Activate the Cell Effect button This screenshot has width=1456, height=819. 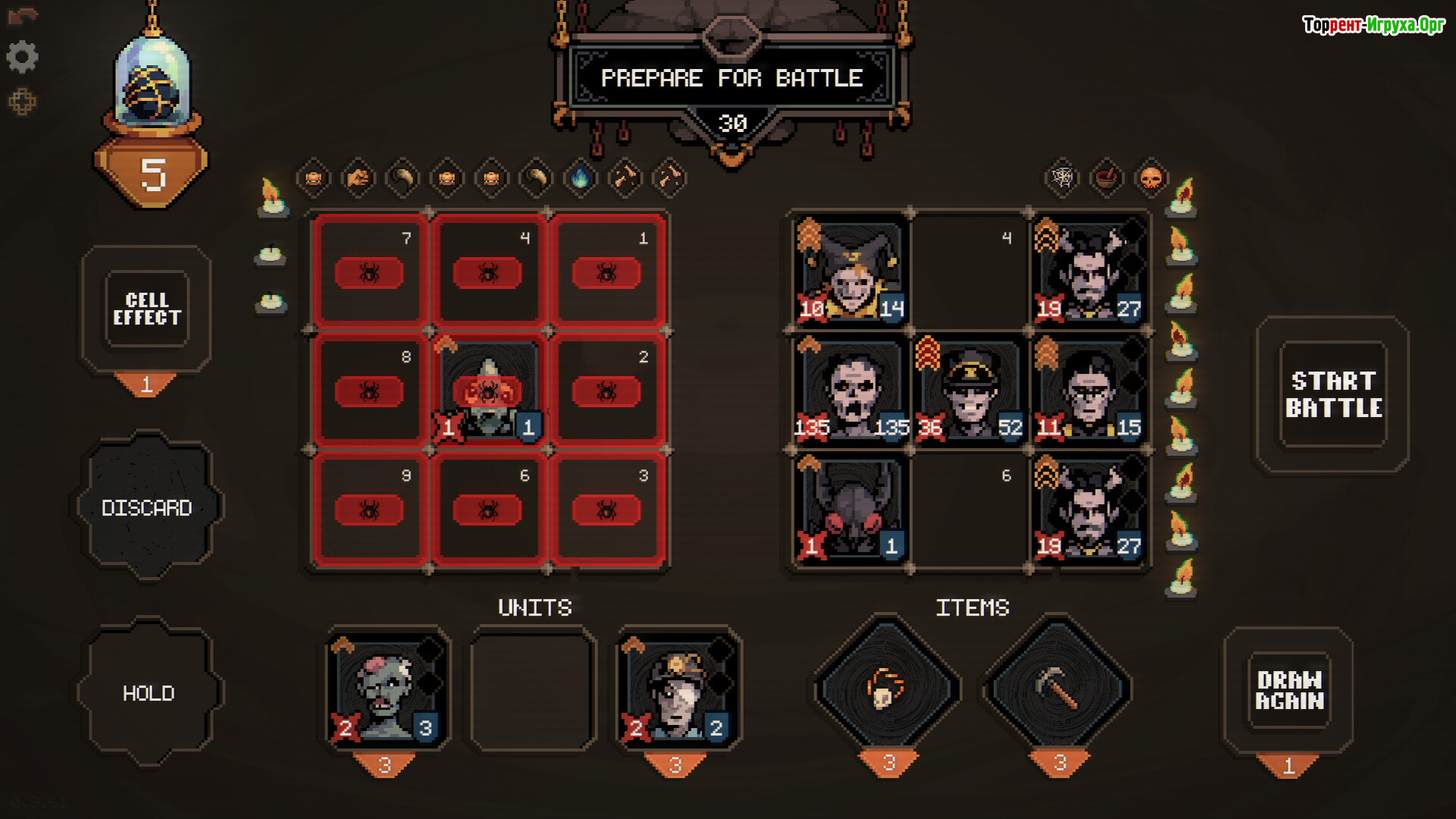(x=147, y=309)
